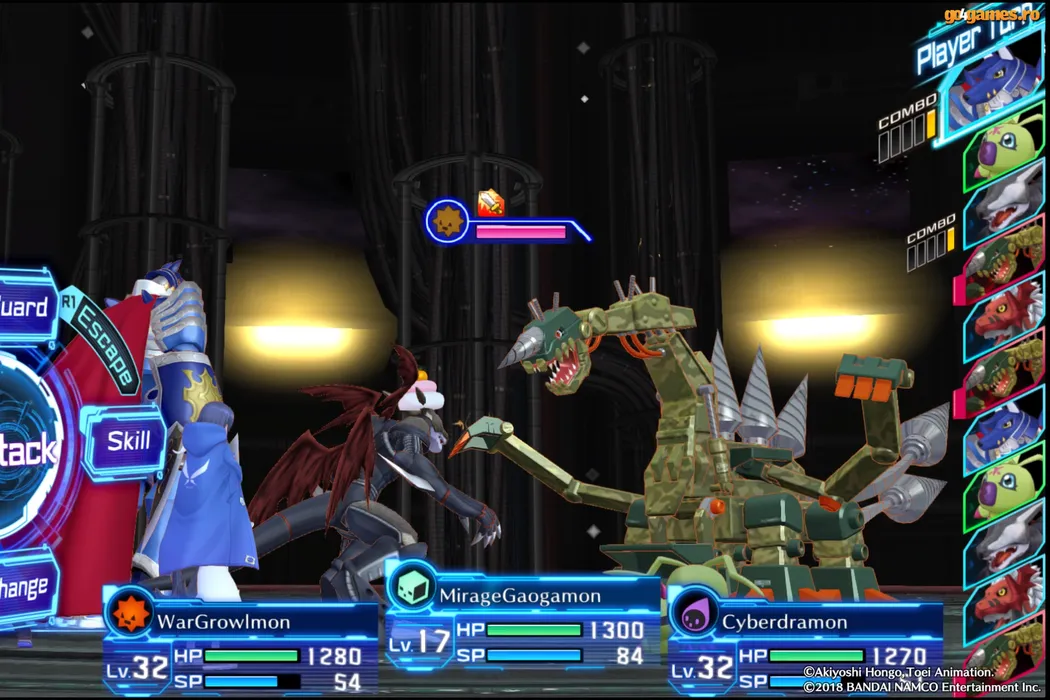
Task: Select the Guard command
Action: 25,305
